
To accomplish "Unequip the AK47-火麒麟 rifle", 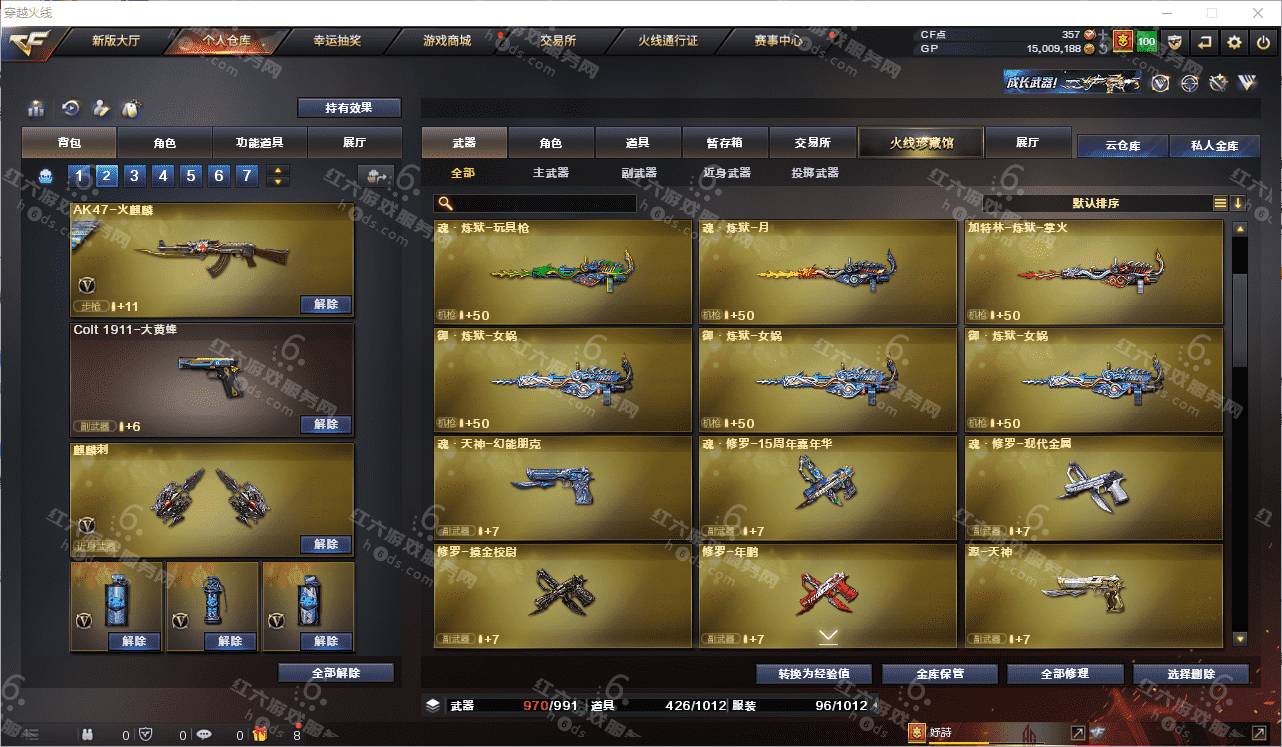I will coord(325,304).
